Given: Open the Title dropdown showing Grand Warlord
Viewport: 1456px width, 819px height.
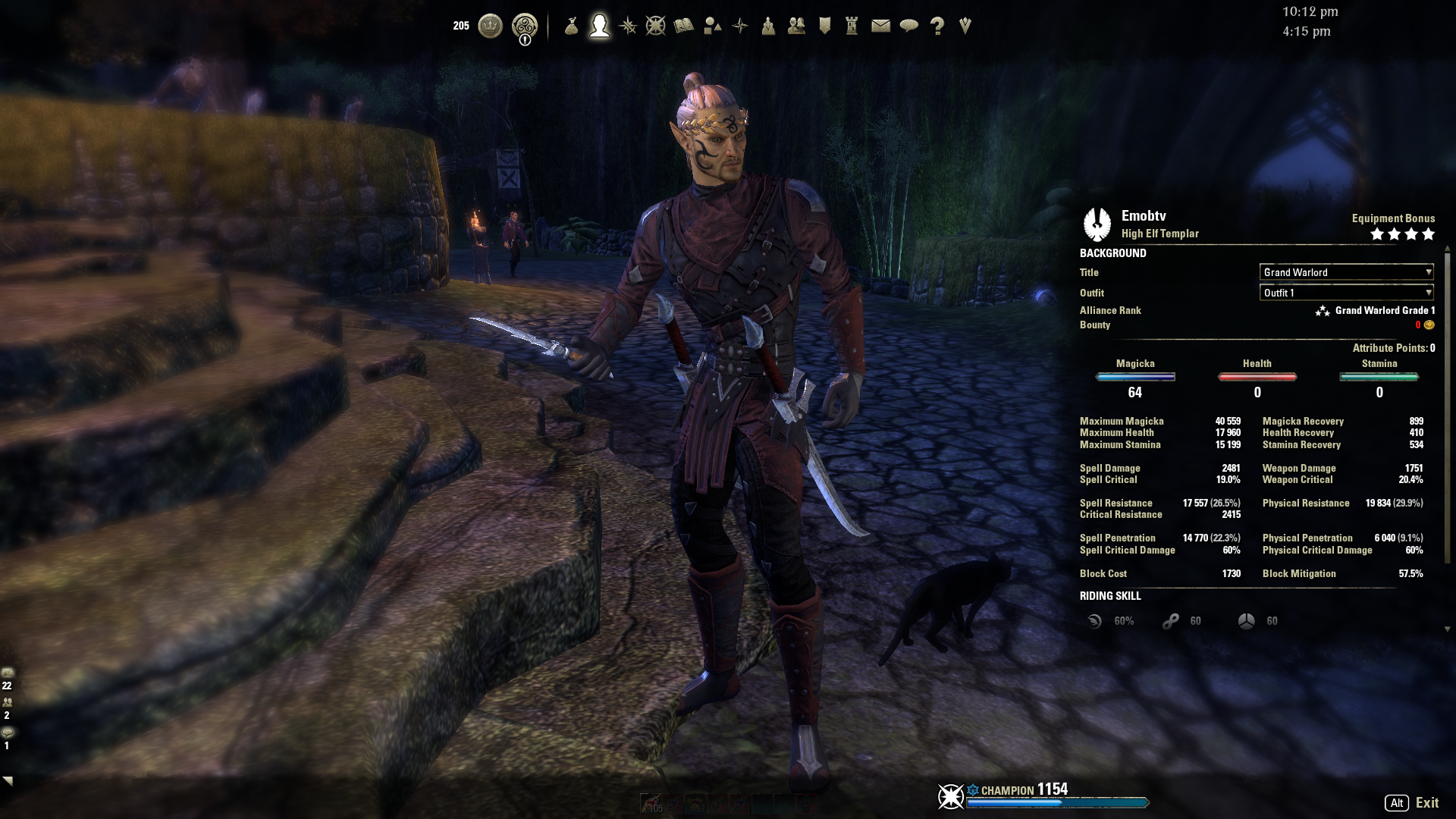Looking at the screenshot, I should point(1345,272).
